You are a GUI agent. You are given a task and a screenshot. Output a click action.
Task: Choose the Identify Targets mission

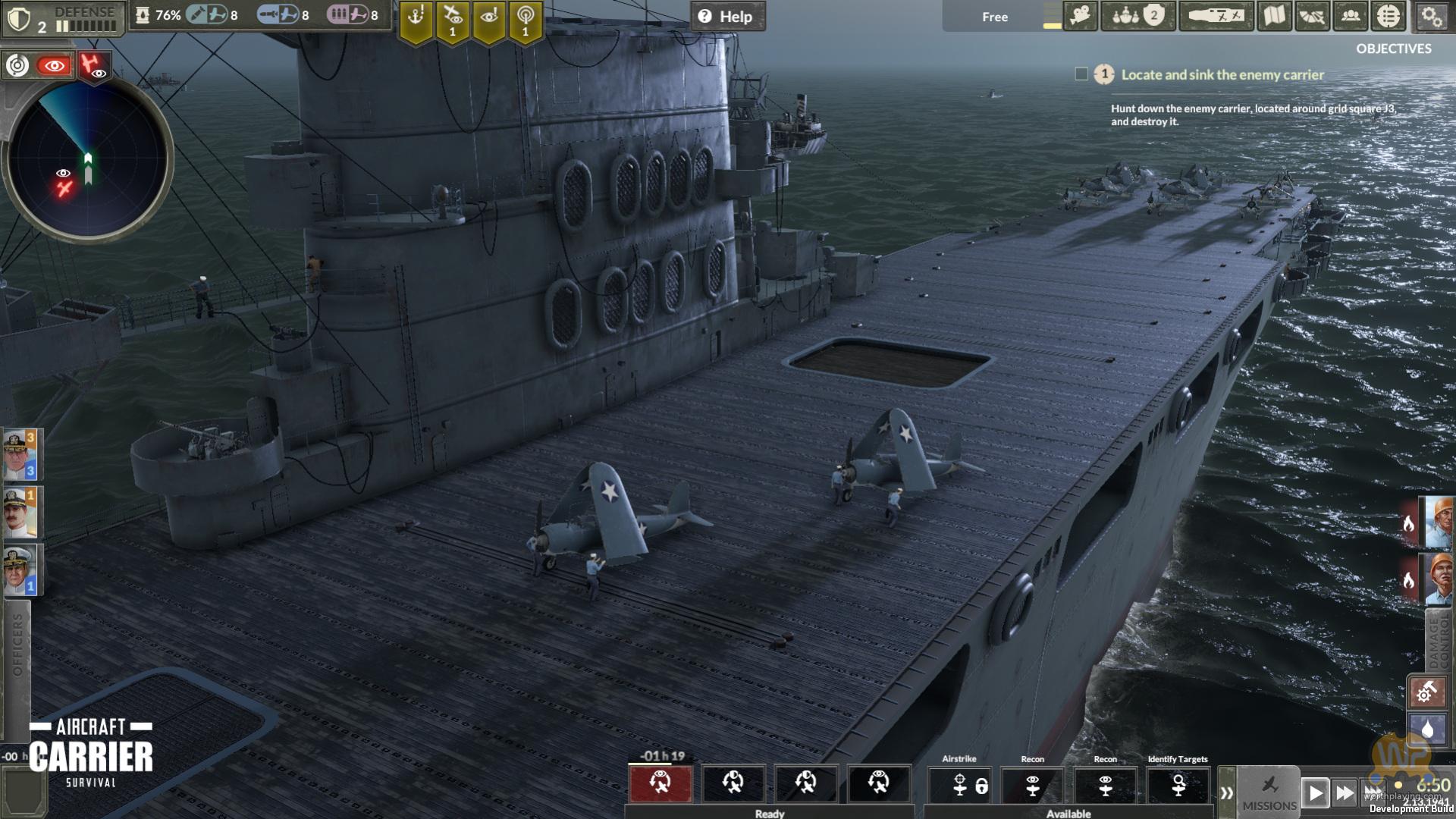pyautogui.click(x=1178, y=785)
